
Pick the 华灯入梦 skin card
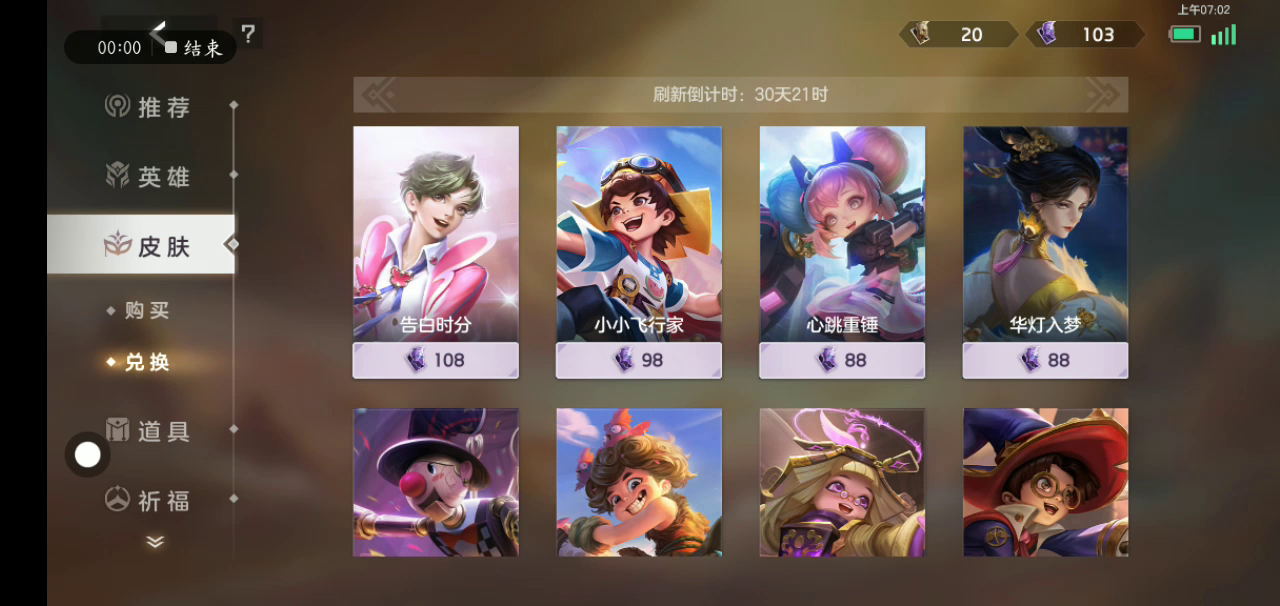coord(1045,234)
